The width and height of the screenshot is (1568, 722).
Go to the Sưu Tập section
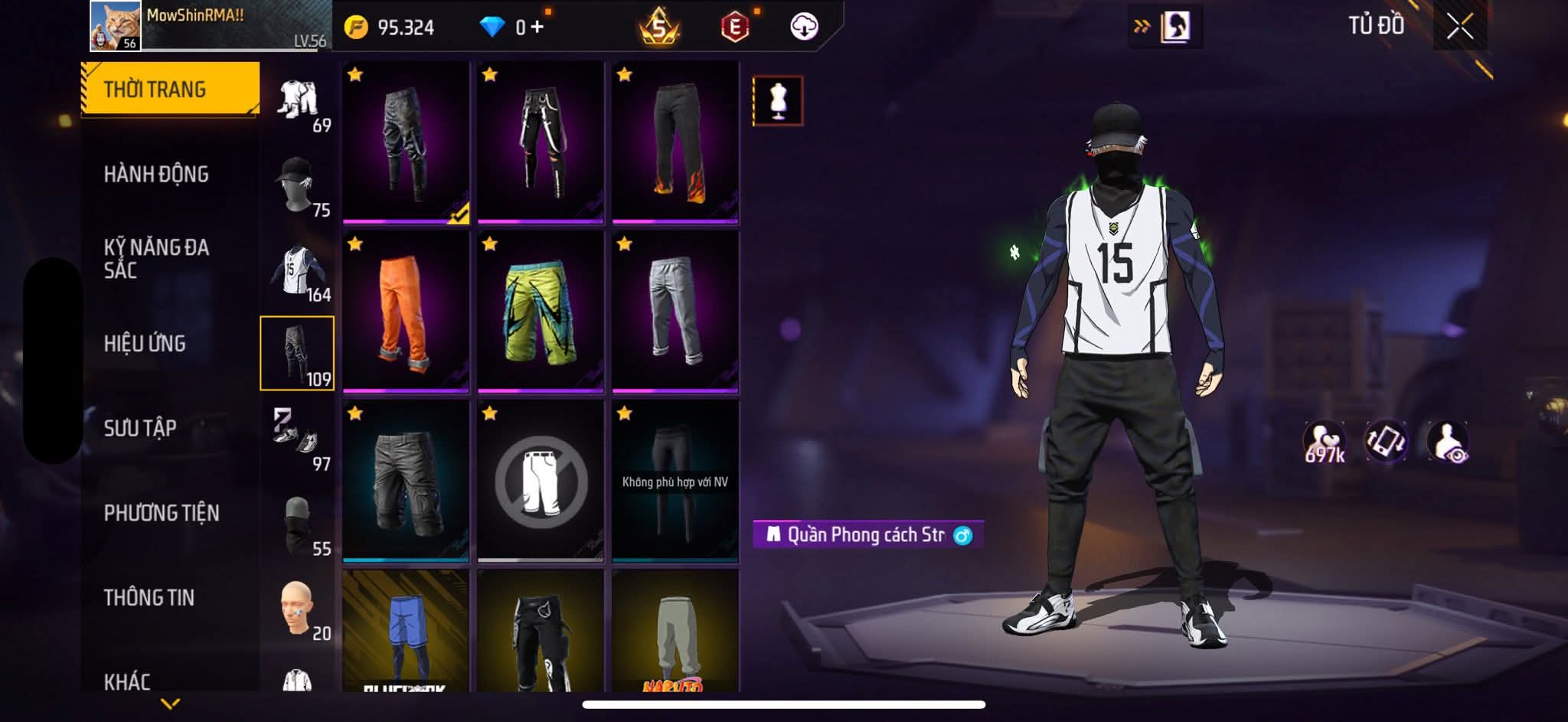(x=140, y=428)
